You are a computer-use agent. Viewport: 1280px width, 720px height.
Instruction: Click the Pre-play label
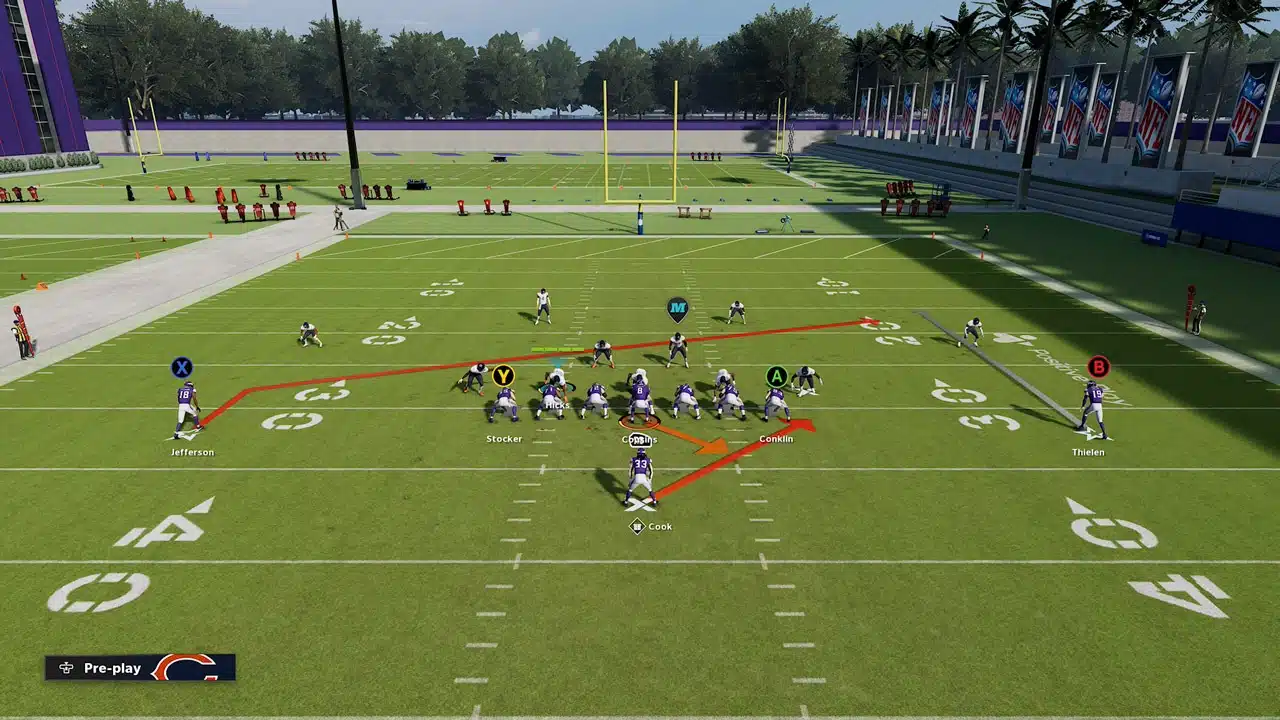(x=112, y=668)
